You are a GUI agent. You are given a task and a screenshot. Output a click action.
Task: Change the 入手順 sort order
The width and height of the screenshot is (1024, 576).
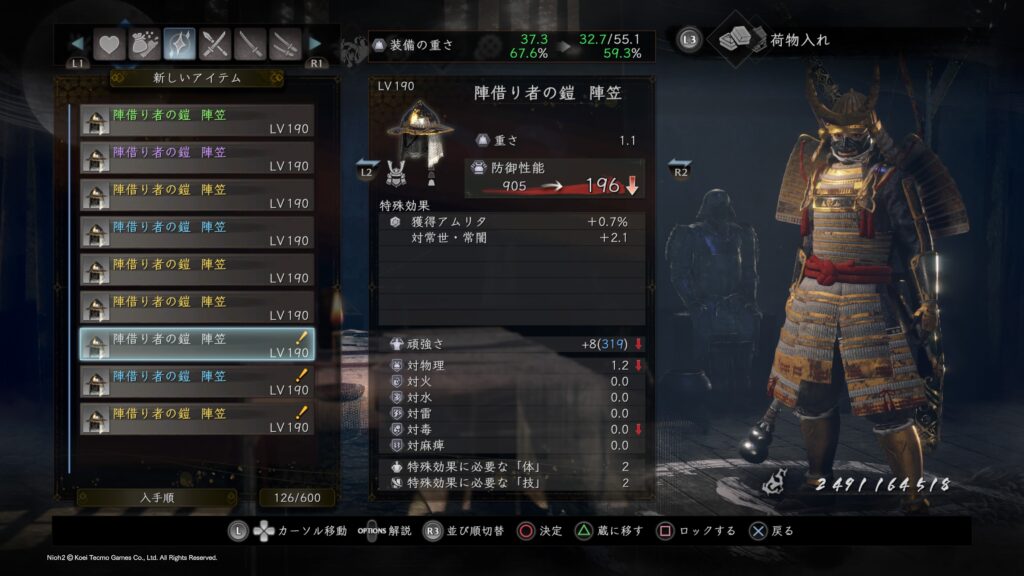click(130, 497)
